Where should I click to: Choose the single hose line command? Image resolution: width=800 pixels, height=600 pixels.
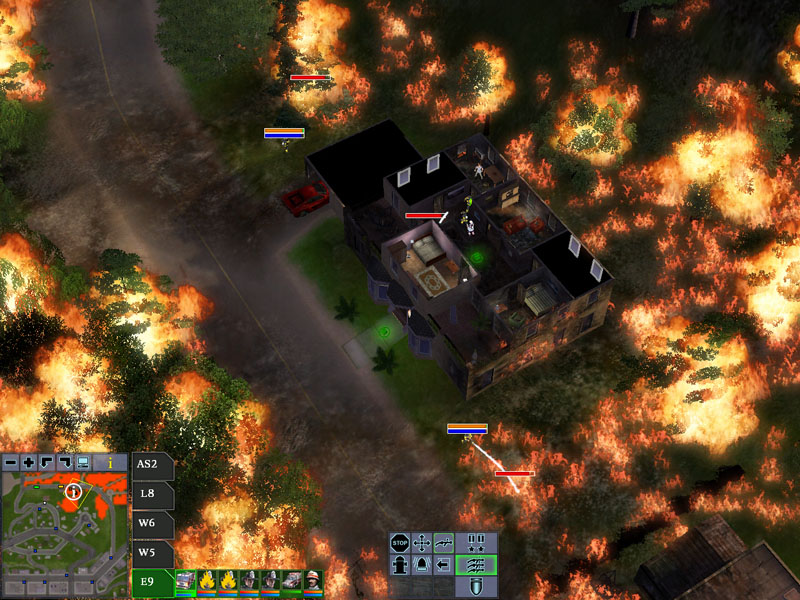tap(443, 543)
